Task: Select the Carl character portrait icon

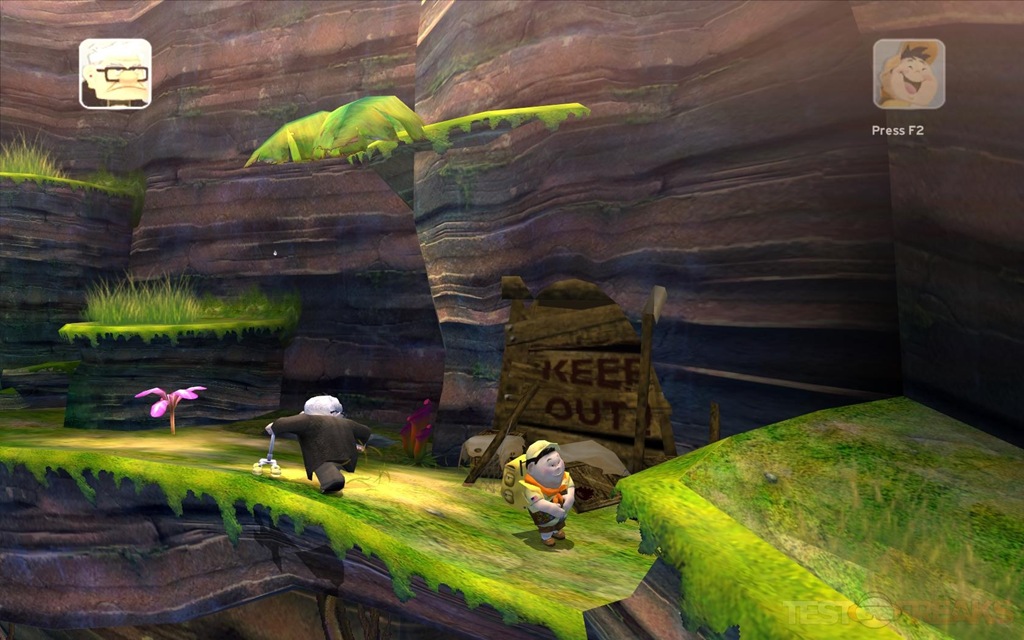Action: [x=115, y=73]
